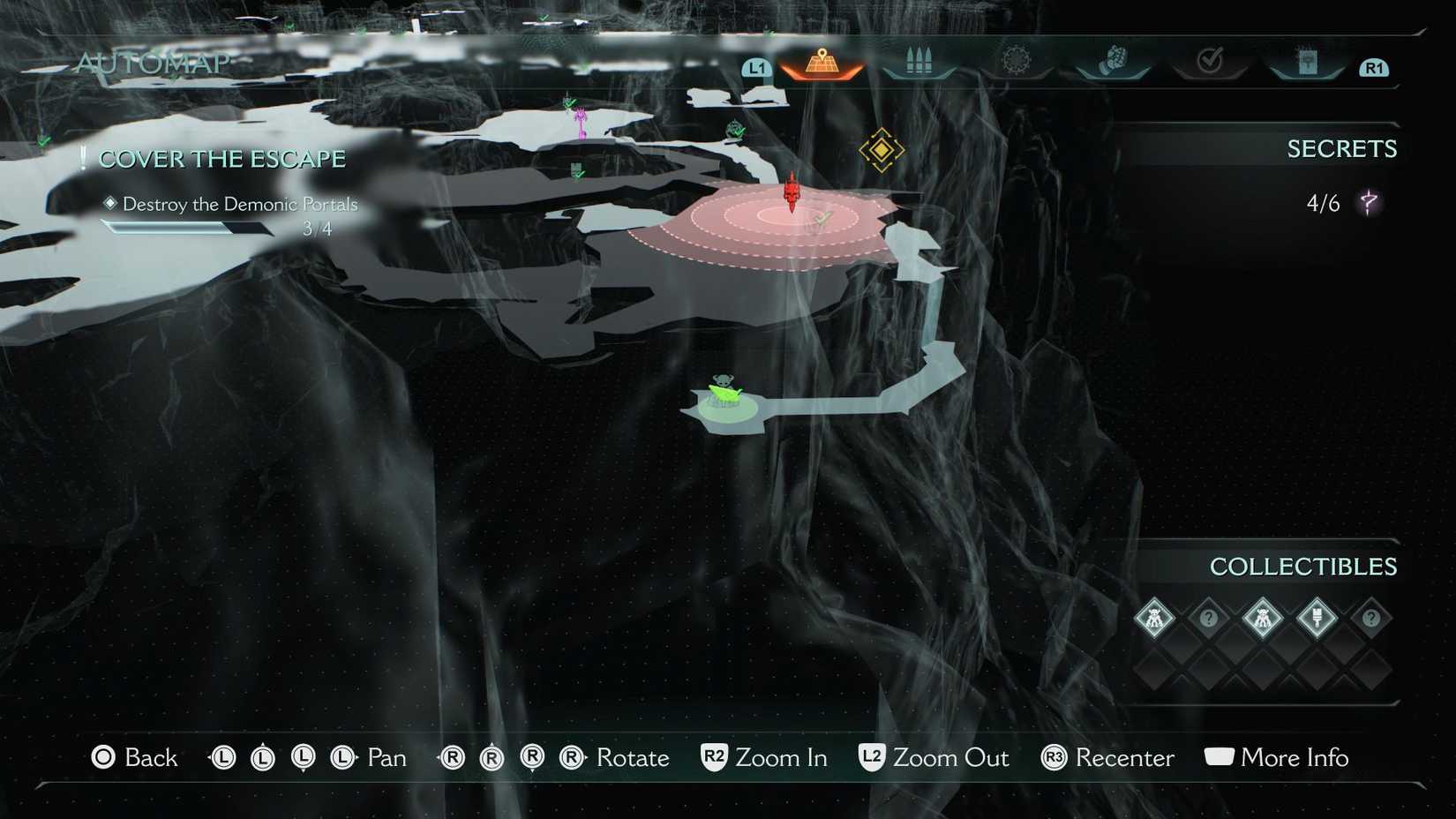The width and height of the screenshot is (1456, 819).
Task: Open the suit upgrades gear tab icon
Action: pyautogui.click(x=1017, y=59)
